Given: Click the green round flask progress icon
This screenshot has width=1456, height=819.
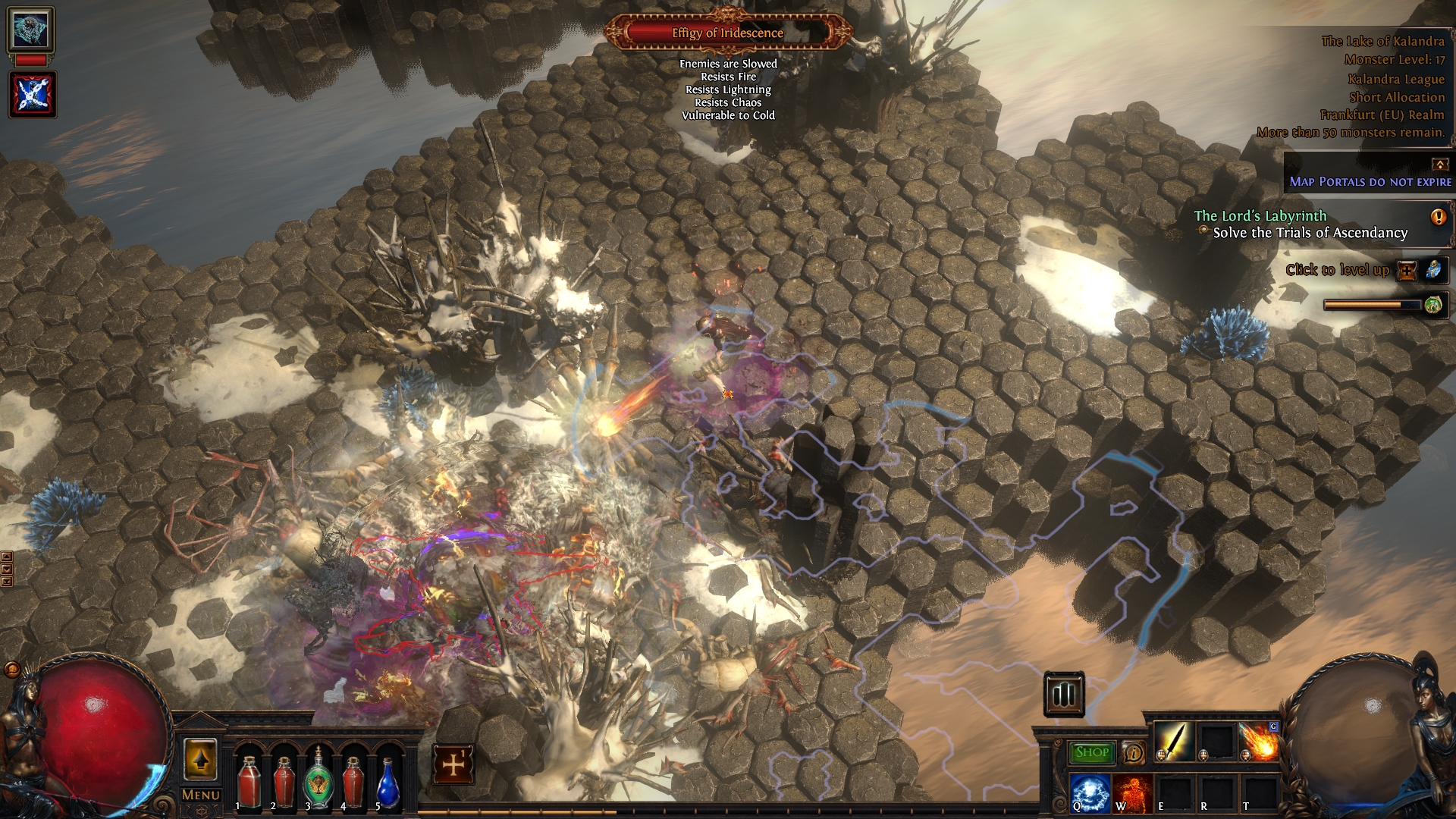Looking at the screenshot, I should point(1432,305).
